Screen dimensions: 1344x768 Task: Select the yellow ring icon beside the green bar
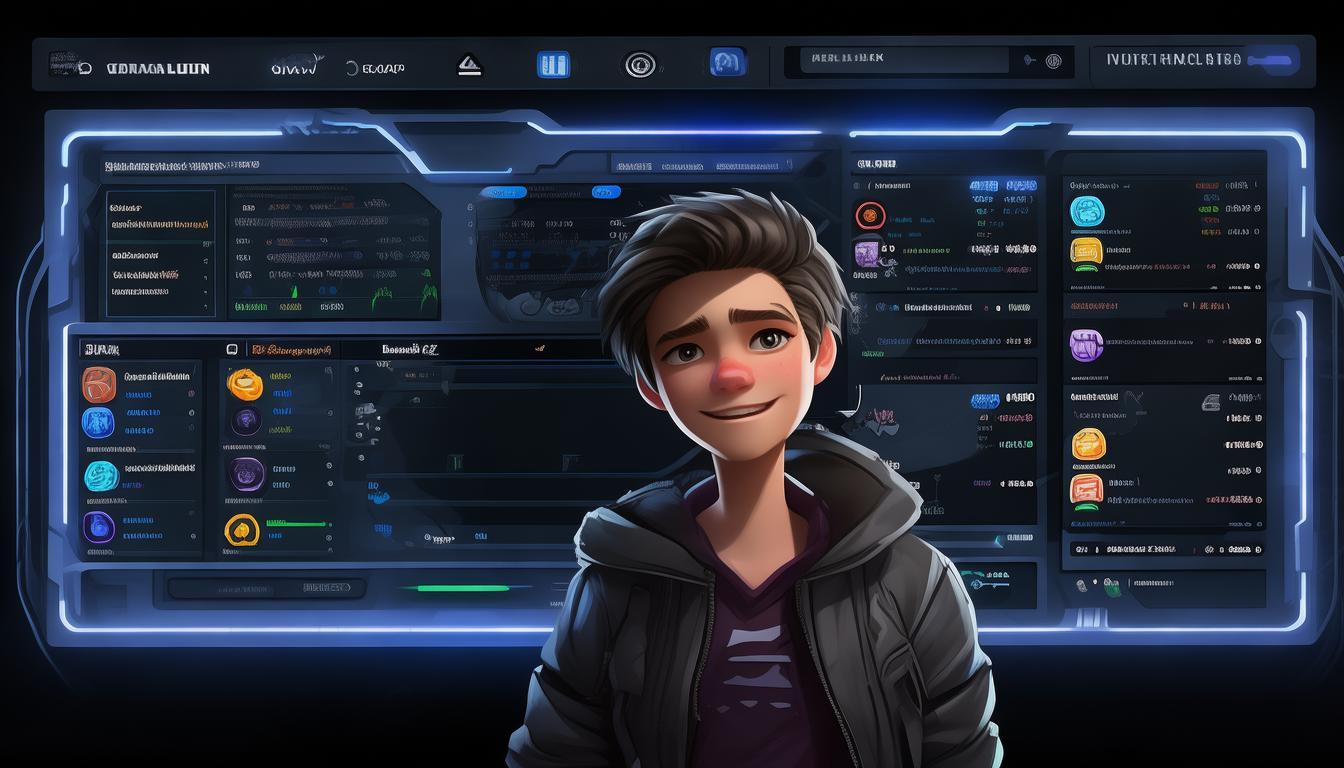pos(242,529)
